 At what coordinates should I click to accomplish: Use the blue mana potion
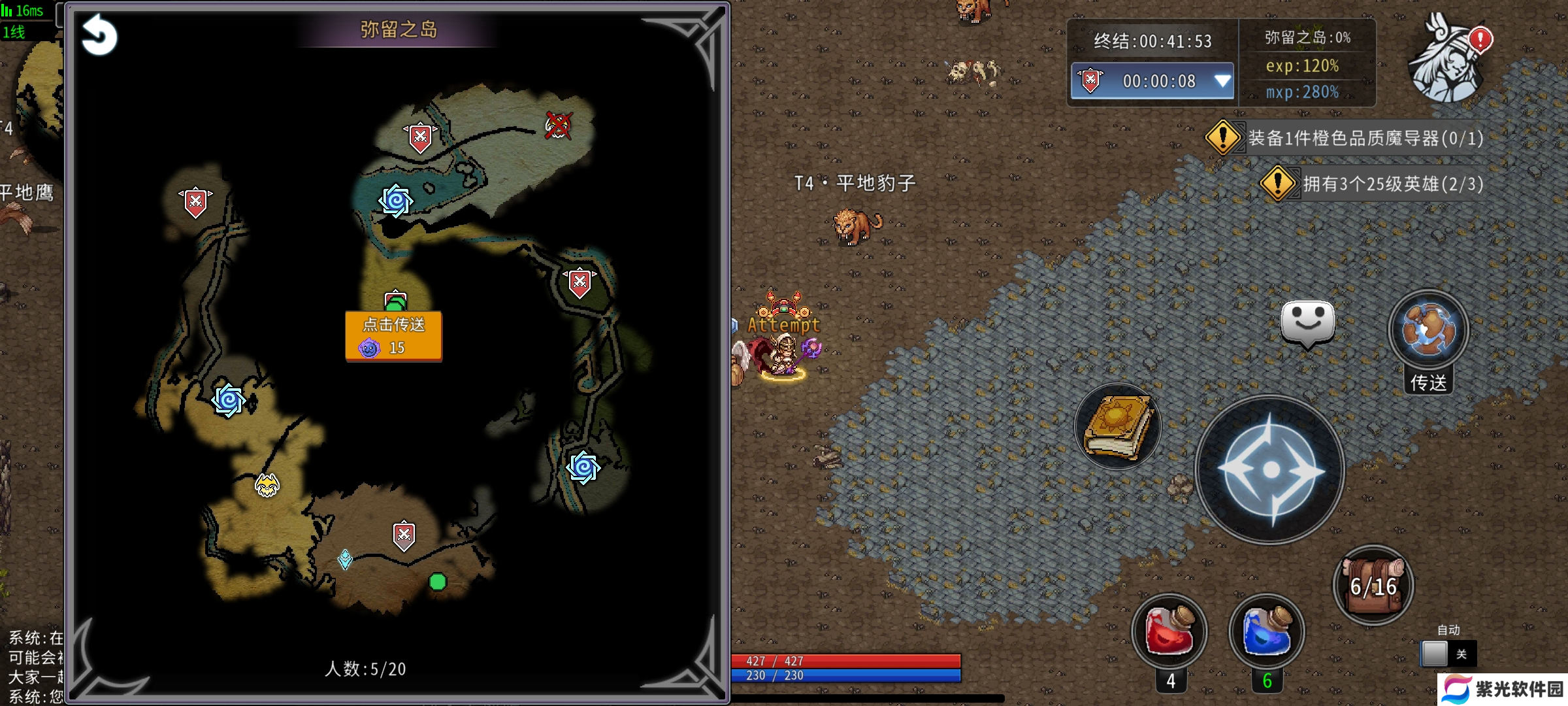[x=1266, y=632]
